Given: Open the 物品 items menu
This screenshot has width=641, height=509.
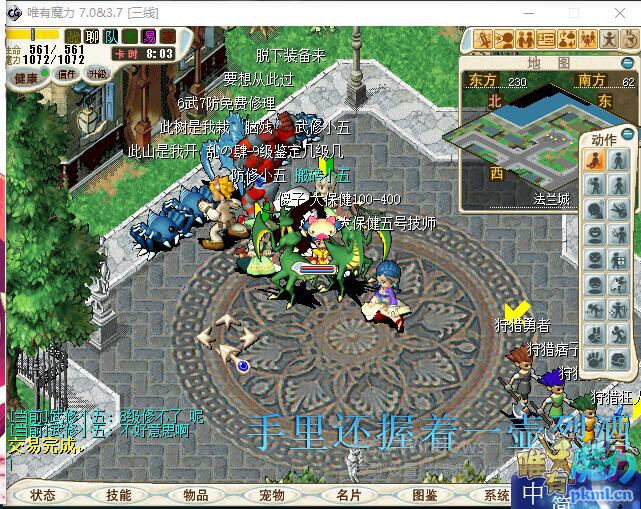Looking at the screenshot, I should pos(195,495).
